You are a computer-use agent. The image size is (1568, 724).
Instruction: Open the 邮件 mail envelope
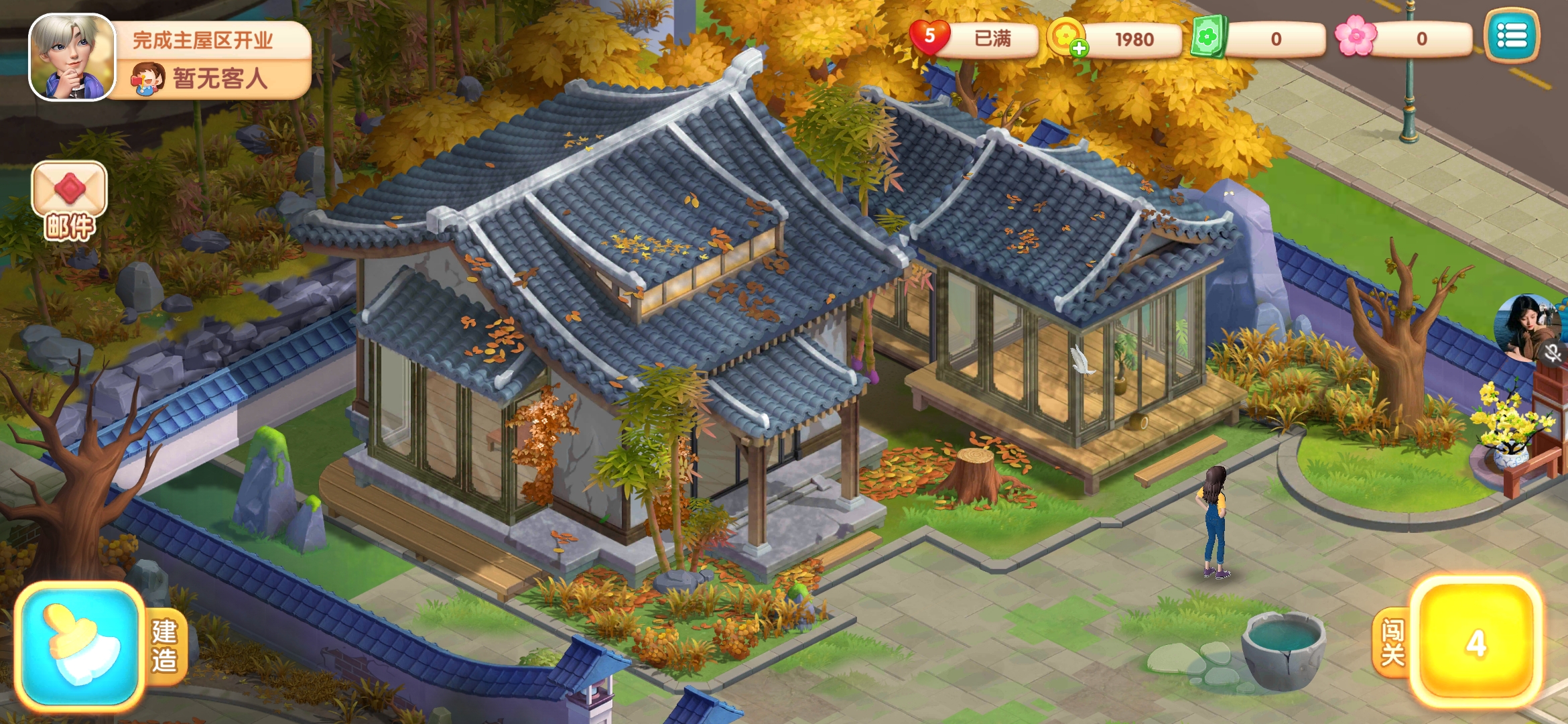69,200
